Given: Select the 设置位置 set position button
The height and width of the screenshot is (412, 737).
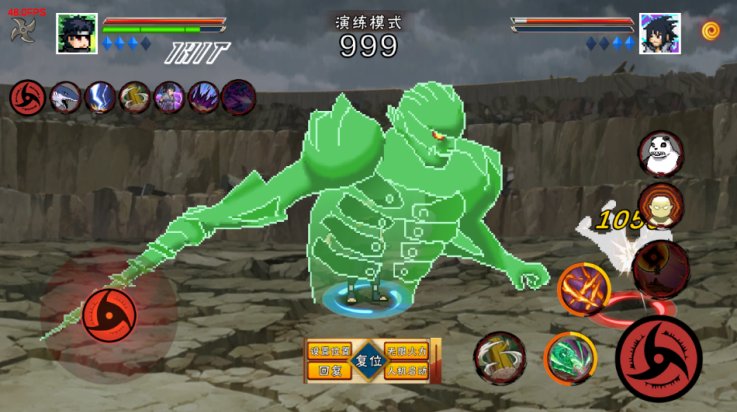Looking at the screenshot, I should [328, 351].
